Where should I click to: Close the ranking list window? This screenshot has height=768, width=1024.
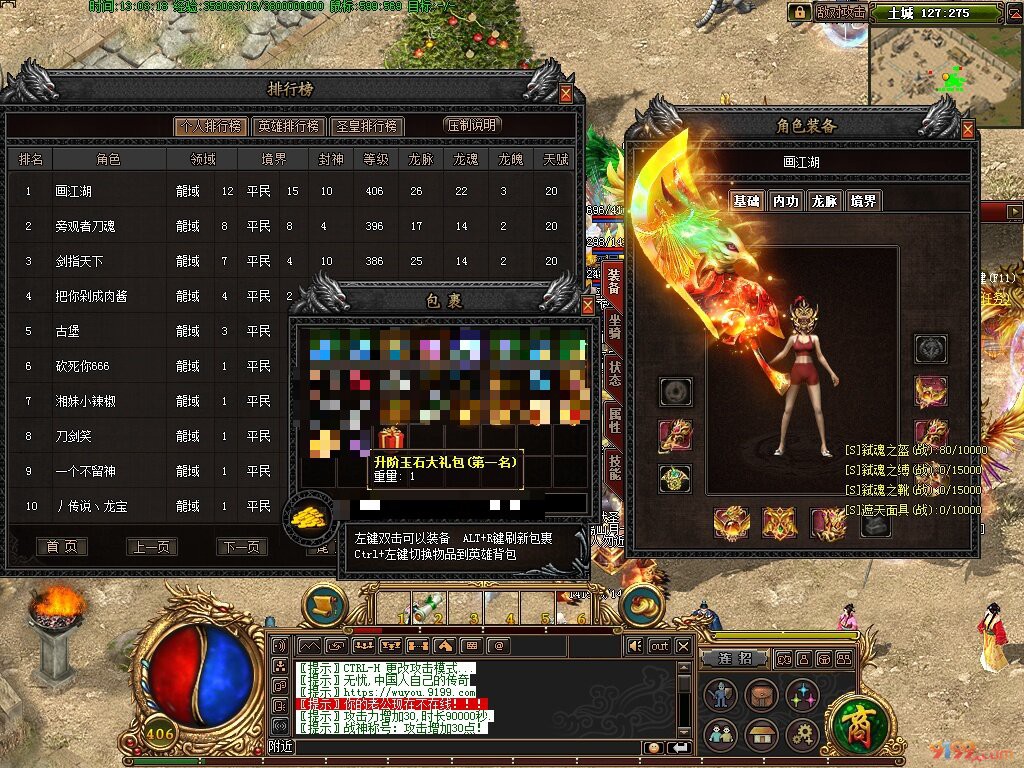point(566,94)
